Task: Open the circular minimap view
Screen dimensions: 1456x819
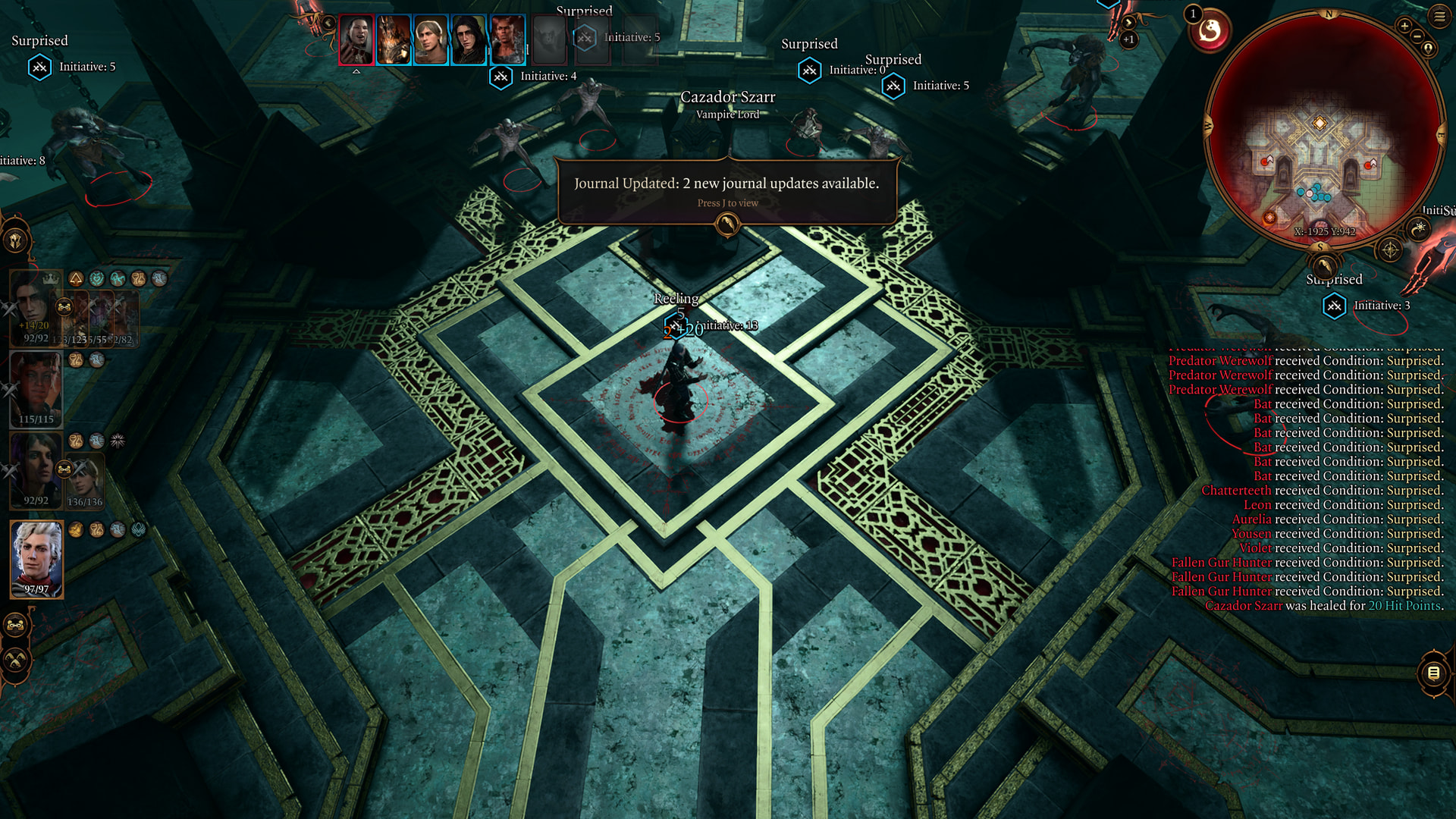Action: pyautogui.click(x=1323, y=129)
